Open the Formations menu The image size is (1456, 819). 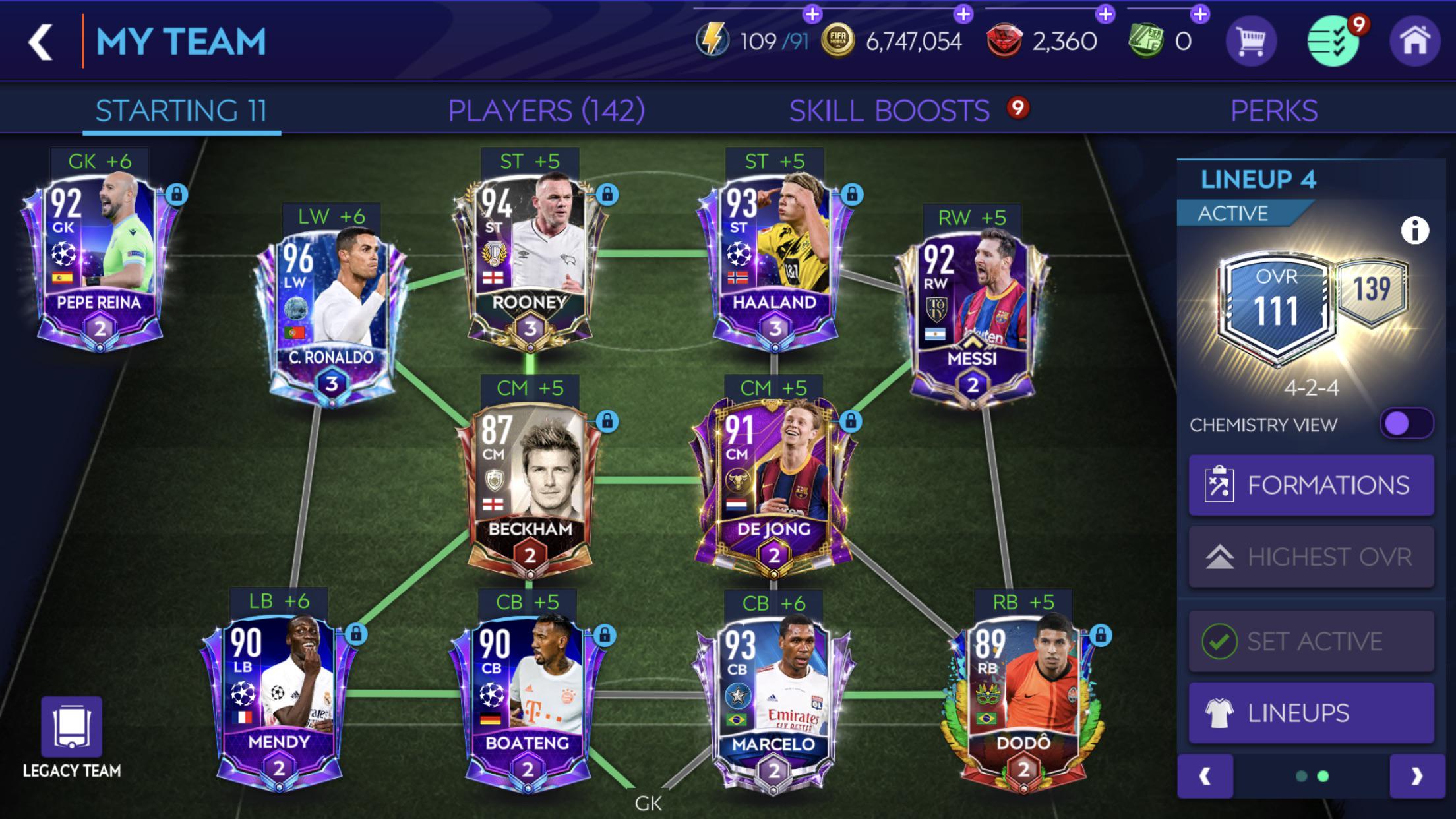pos(1310,484)
